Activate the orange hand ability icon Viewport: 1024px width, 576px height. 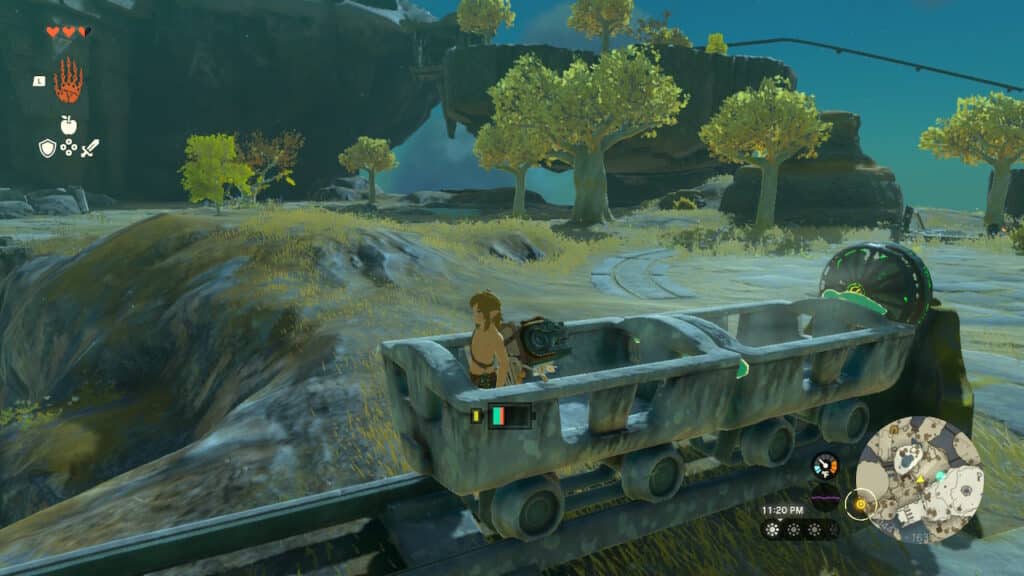pyautogui.click(x=68, y=81)
